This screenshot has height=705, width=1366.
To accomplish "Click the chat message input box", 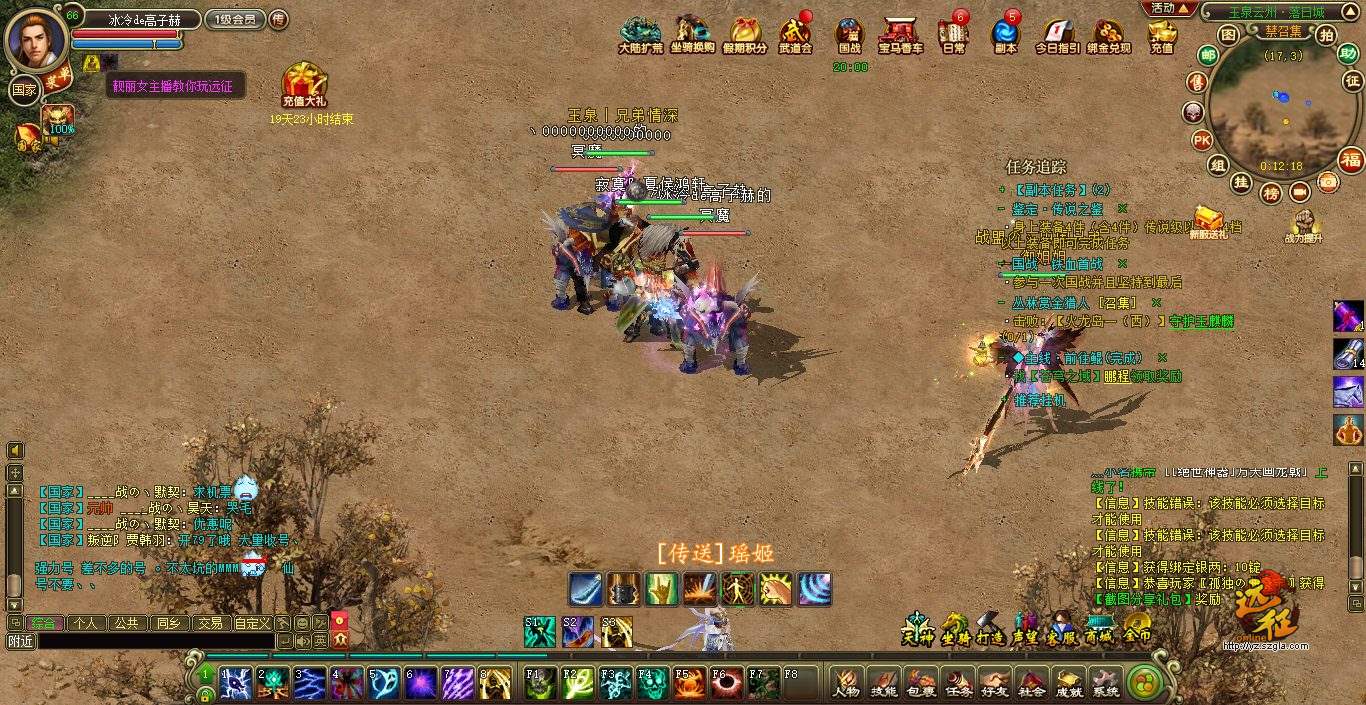I will tap(155, 641).
